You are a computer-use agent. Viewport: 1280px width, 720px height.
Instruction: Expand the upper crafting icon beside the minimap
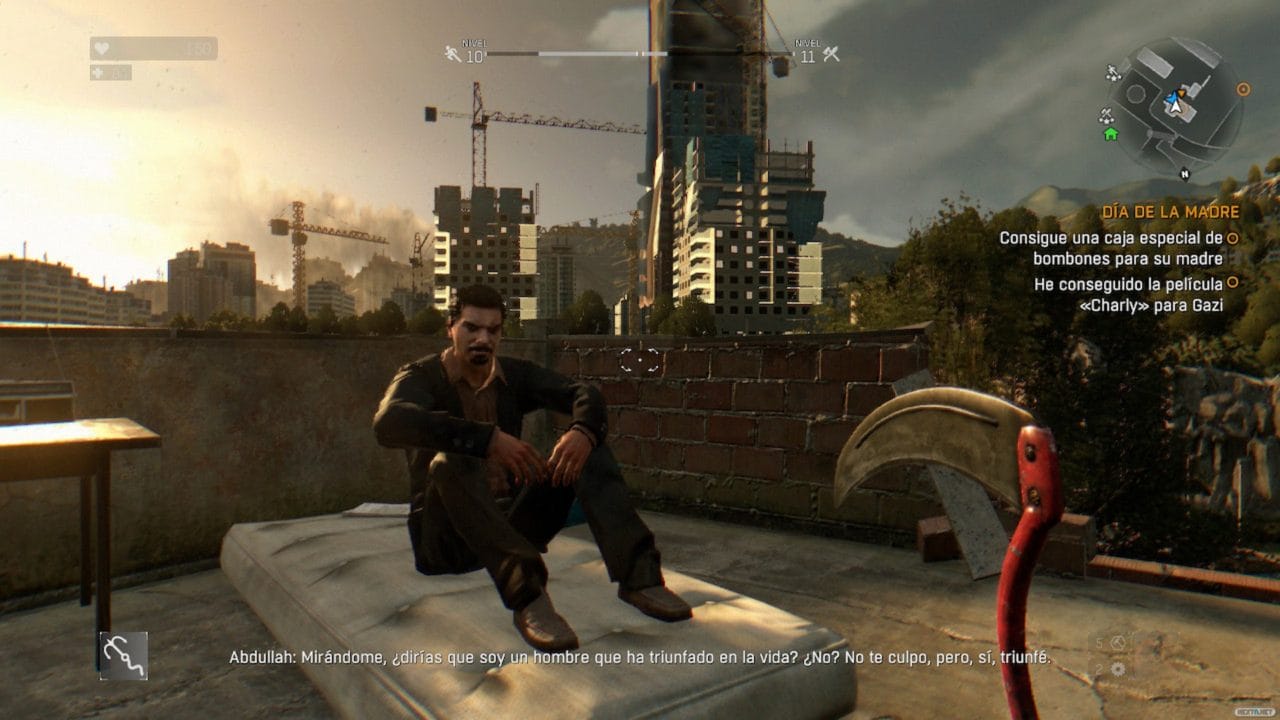(1112, 72)
